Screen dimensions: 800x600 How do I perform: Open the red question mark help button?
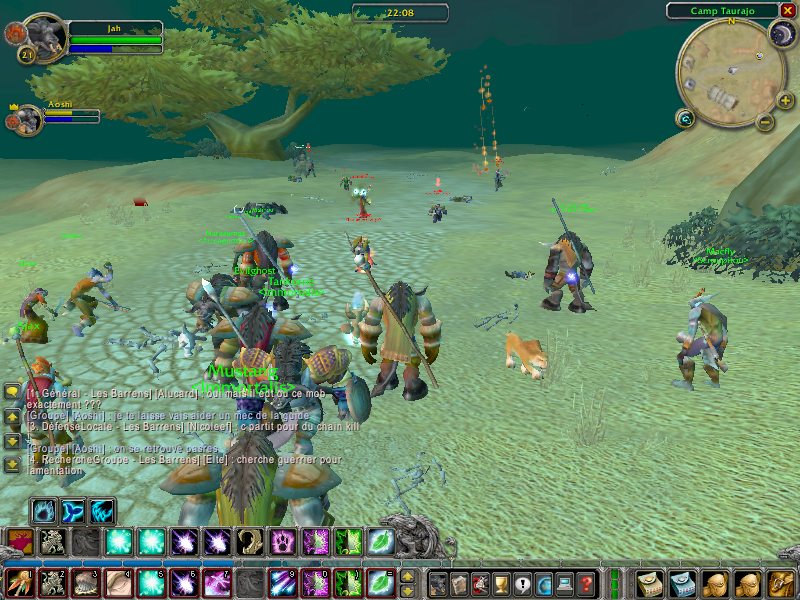[x=587, y=583]
